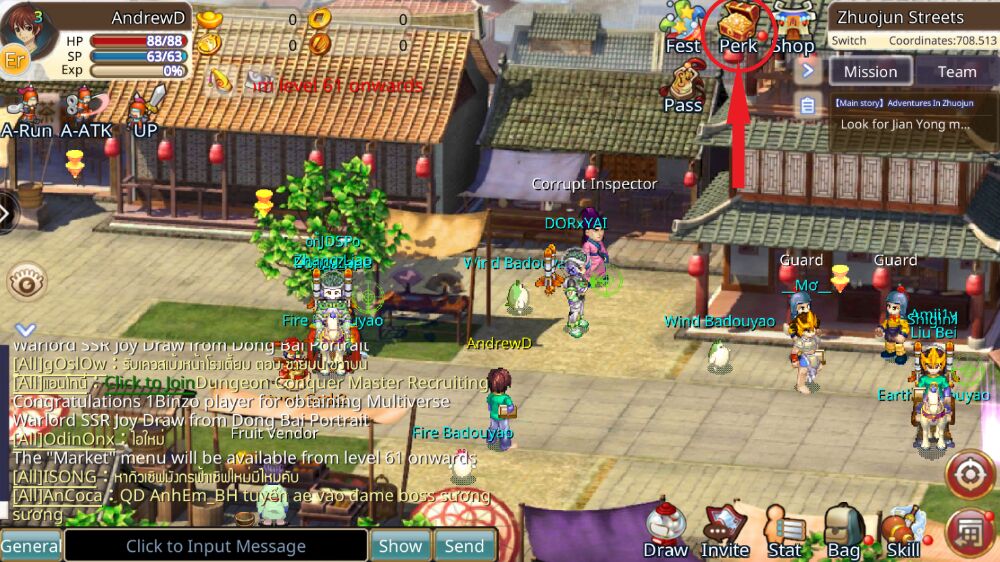Switch the General chat channel

(x=30, y=546)
